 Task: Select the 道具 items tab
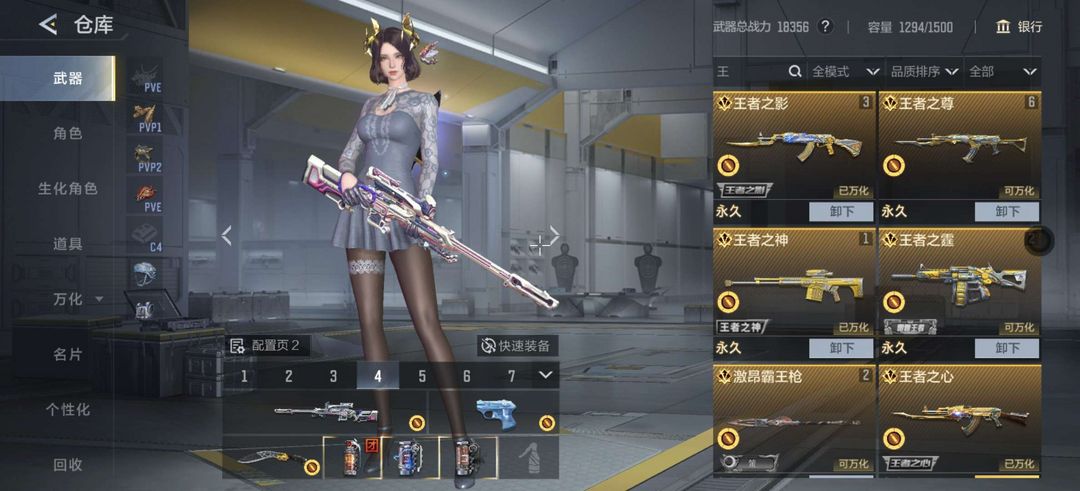tap(67, 243)
